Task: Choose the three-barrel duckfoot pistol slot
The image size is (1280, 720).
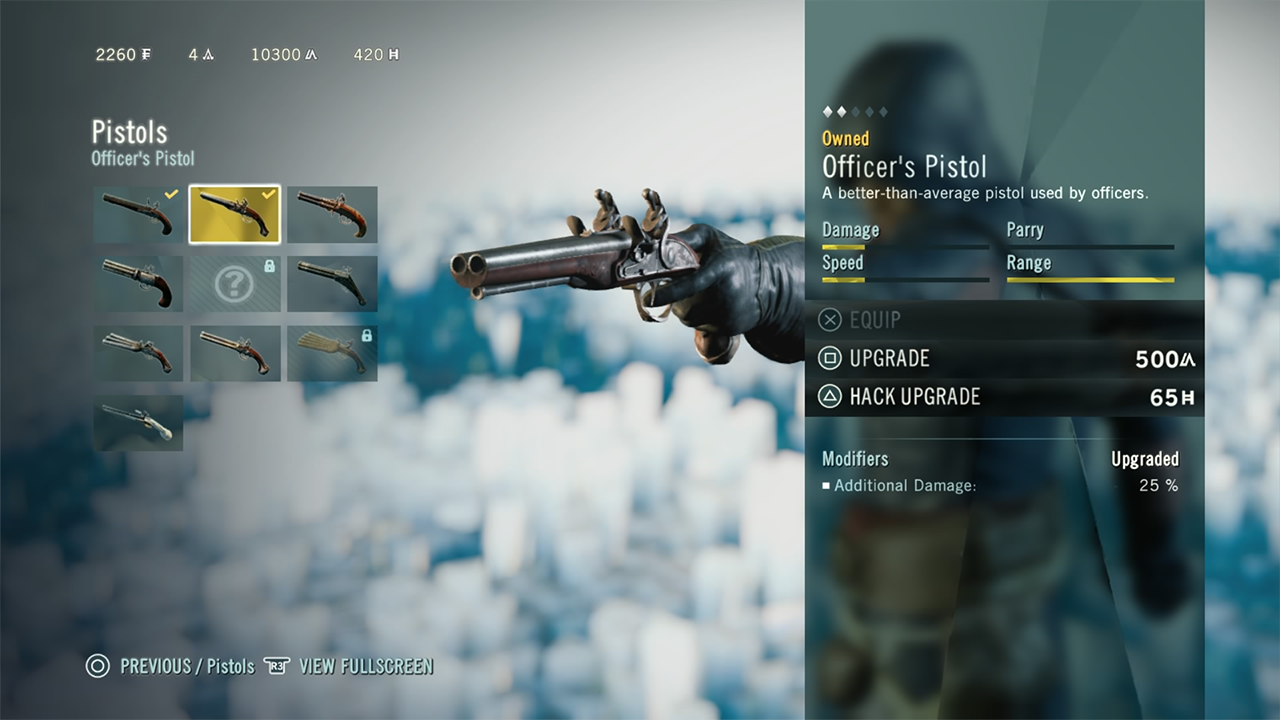Action: click(x=138, y=353)
